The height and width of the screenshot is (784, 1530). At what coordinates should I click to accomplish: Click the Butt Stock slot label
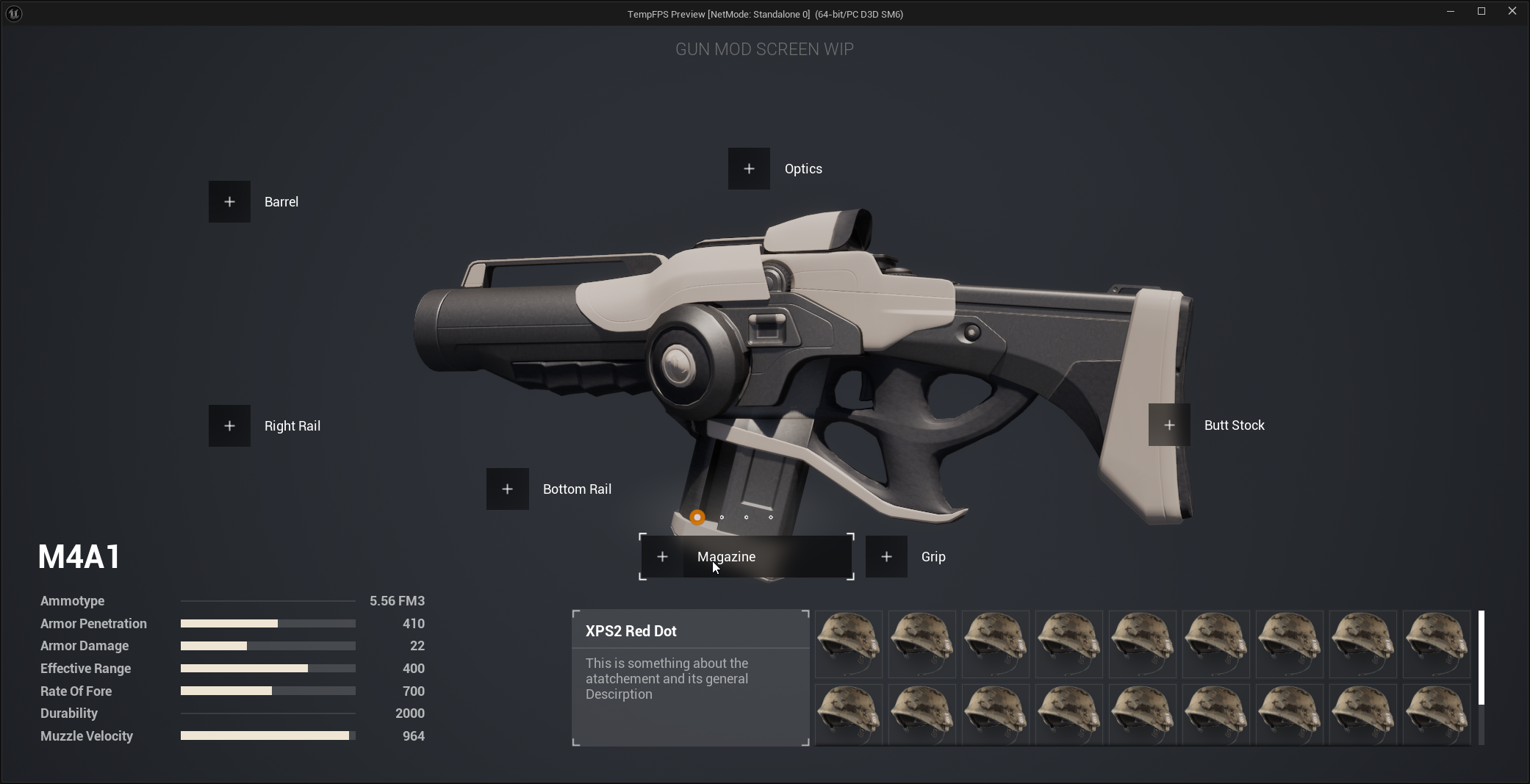tap(1234, 424)
